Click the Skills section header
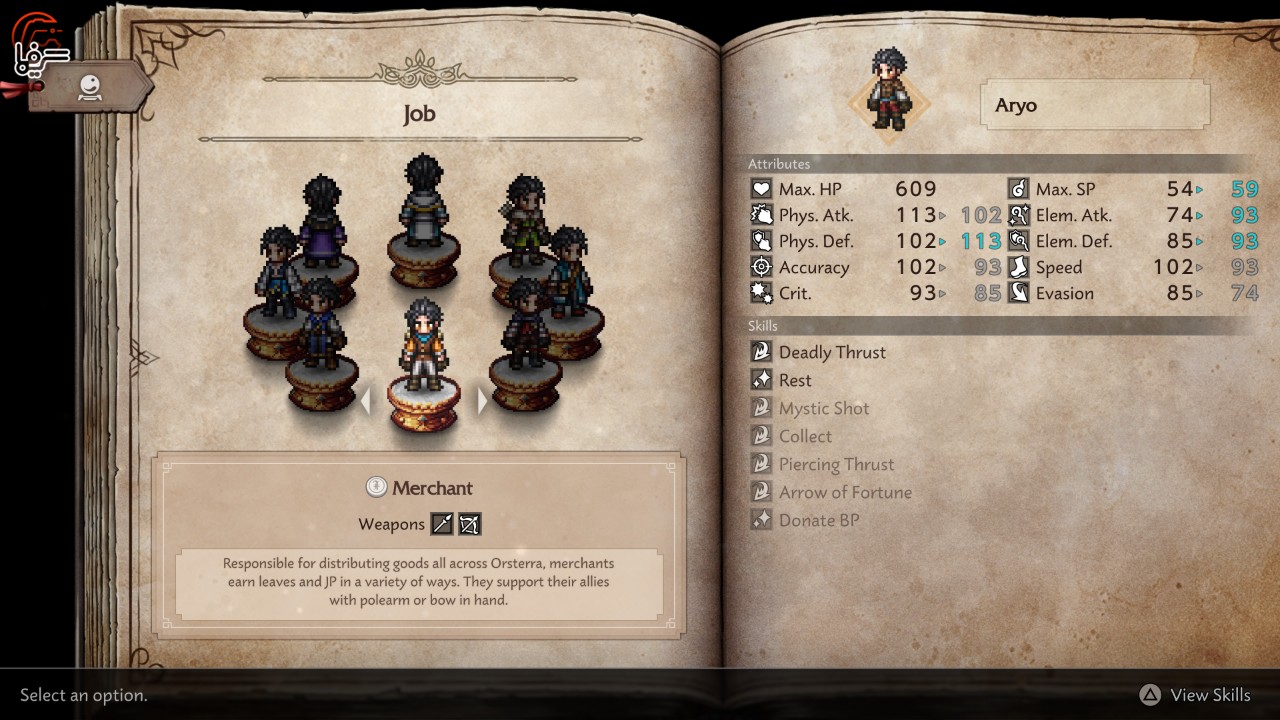The image size is (1280, 720). [764, 326]
